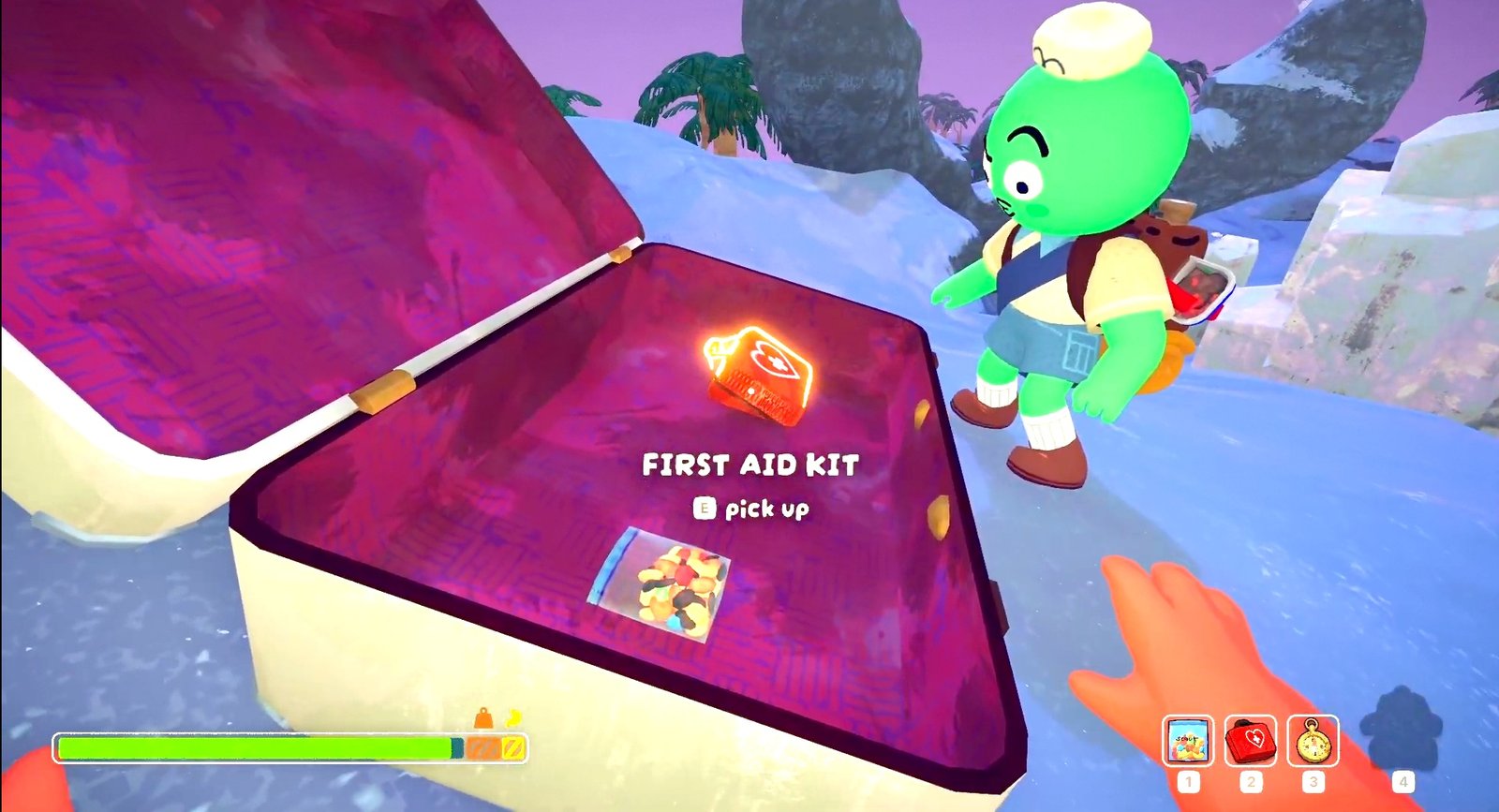Select the sour candy bag hotbar slot

1188,741
